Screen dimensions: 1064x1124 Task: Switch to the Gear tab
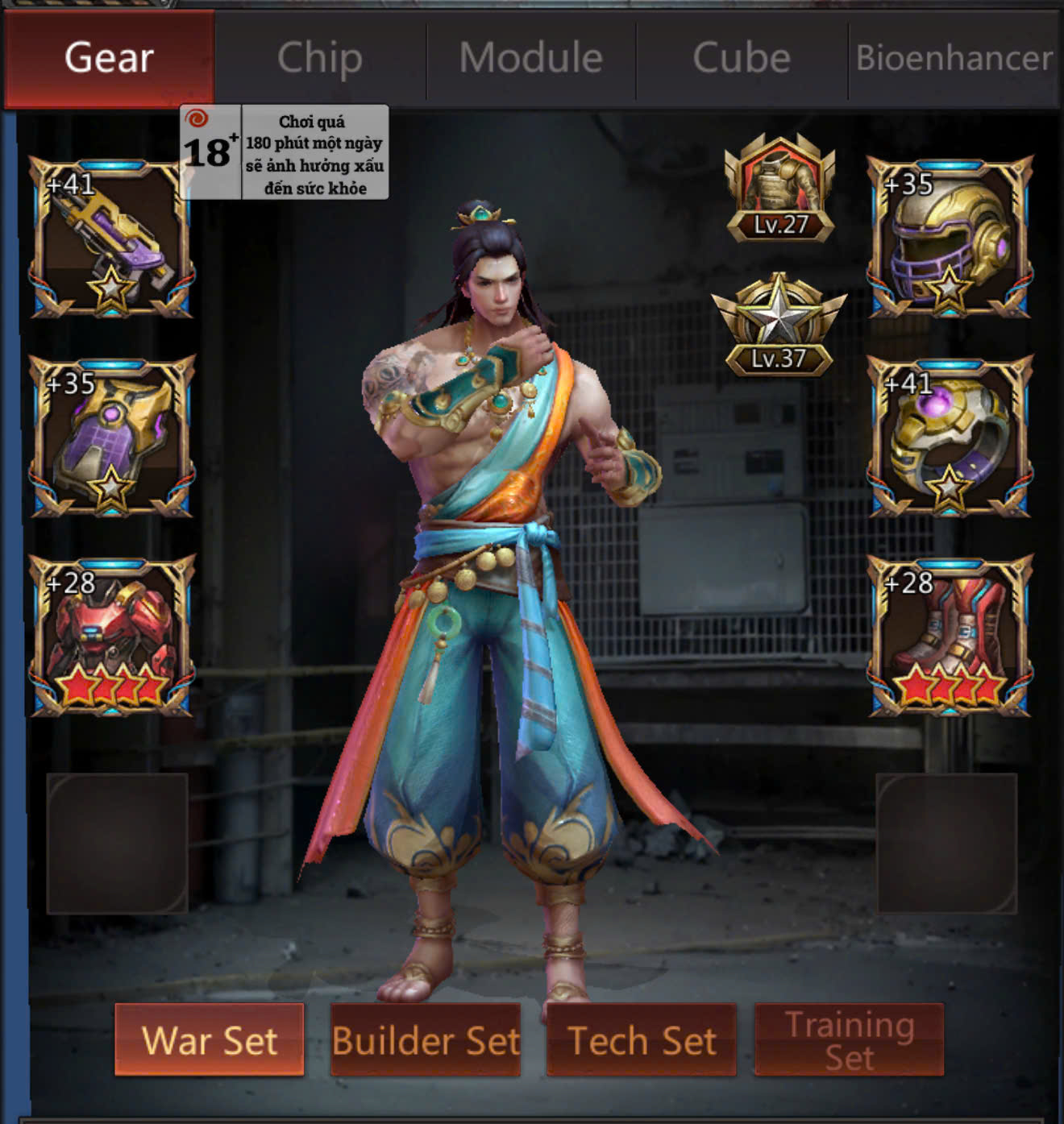pos(109,58)
